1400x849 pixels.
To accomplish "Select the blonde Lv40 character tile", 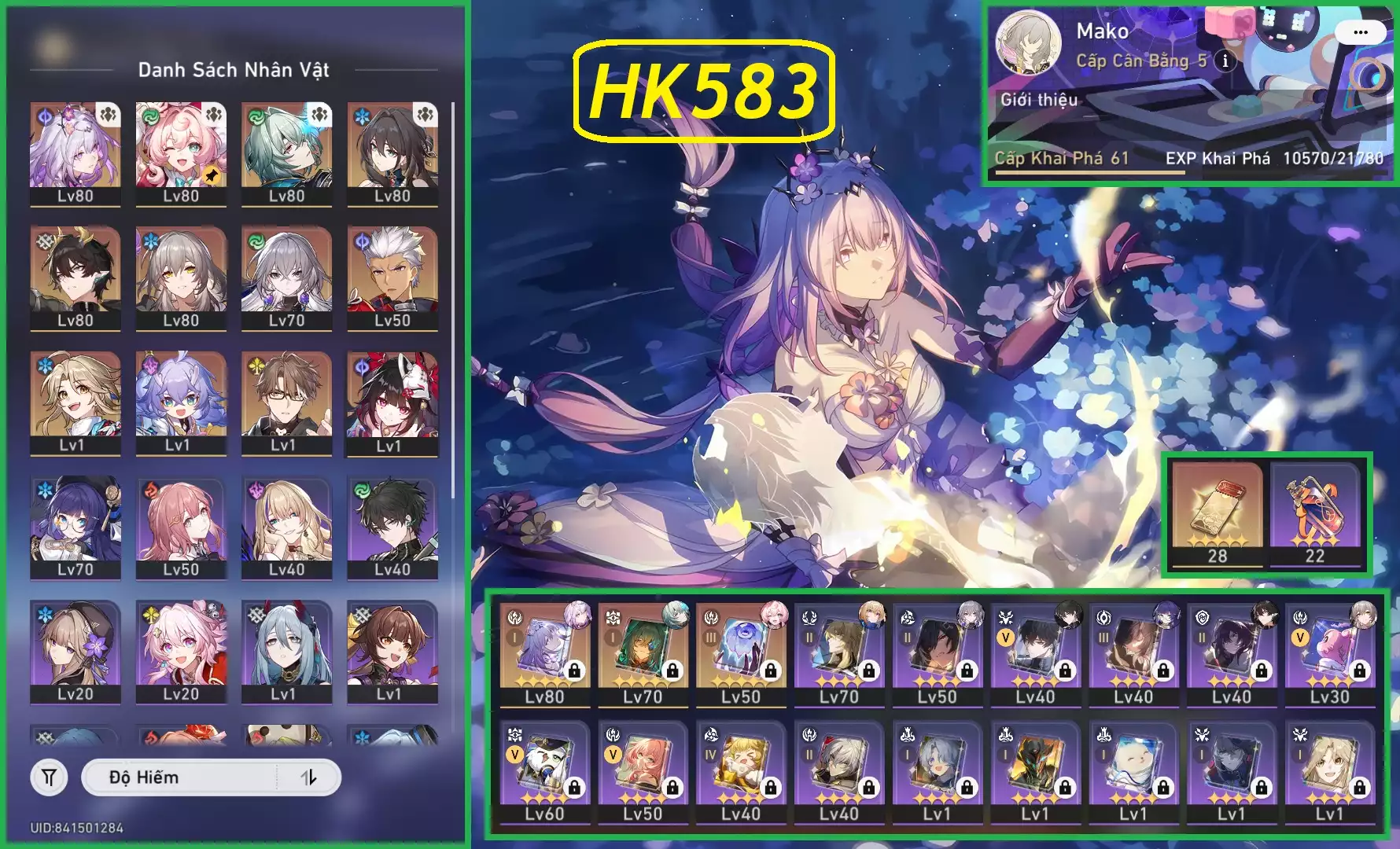I will point(286,525).
